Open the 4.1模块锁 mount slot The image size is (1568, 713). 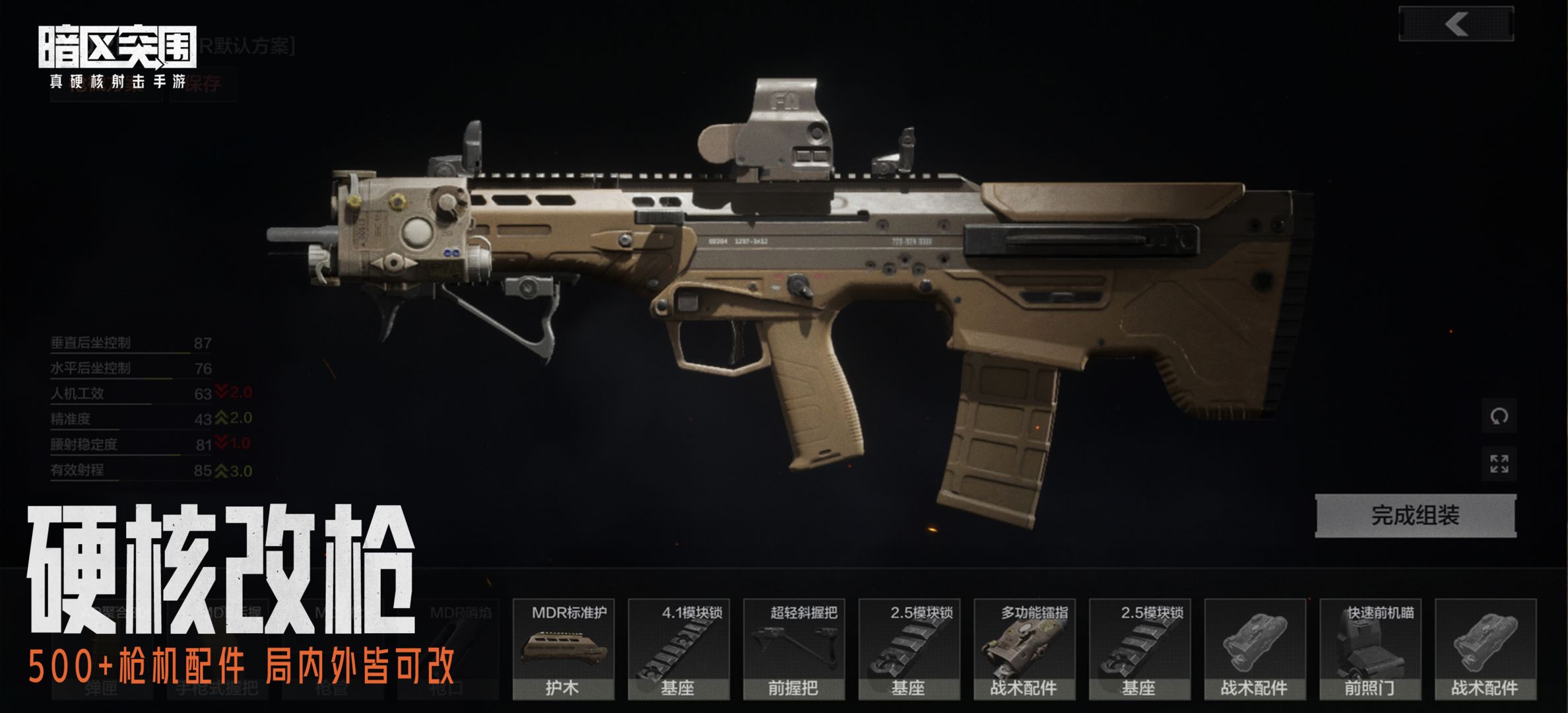click(x=678, y=649)
